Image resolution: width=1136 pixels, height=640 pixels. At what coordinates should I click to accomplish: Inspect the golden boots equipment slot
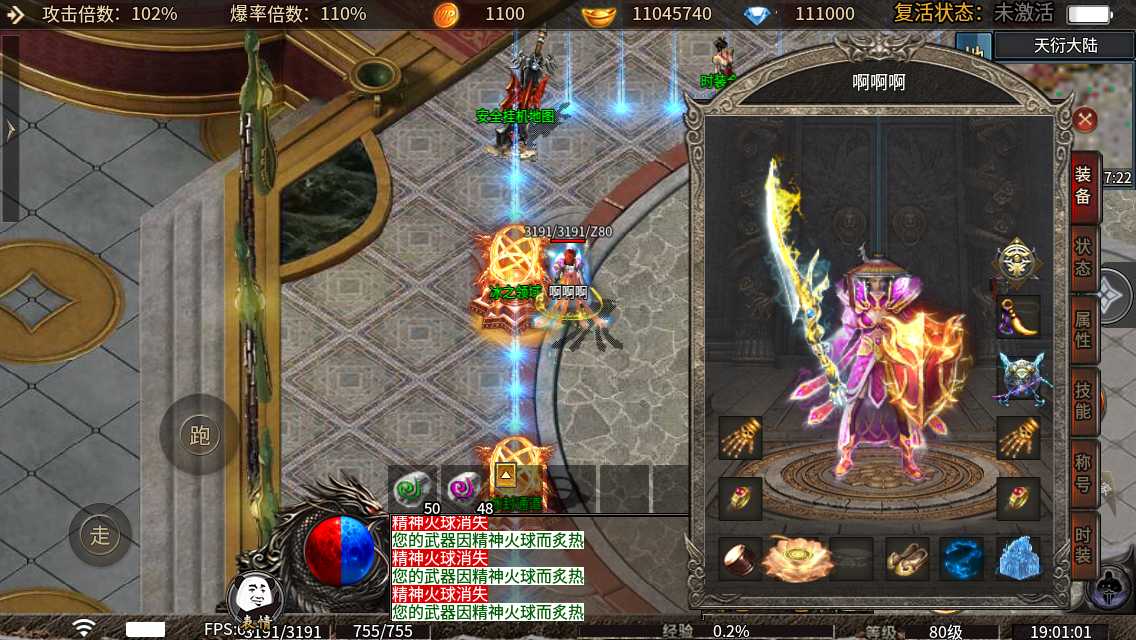click(x=907, y=559)
